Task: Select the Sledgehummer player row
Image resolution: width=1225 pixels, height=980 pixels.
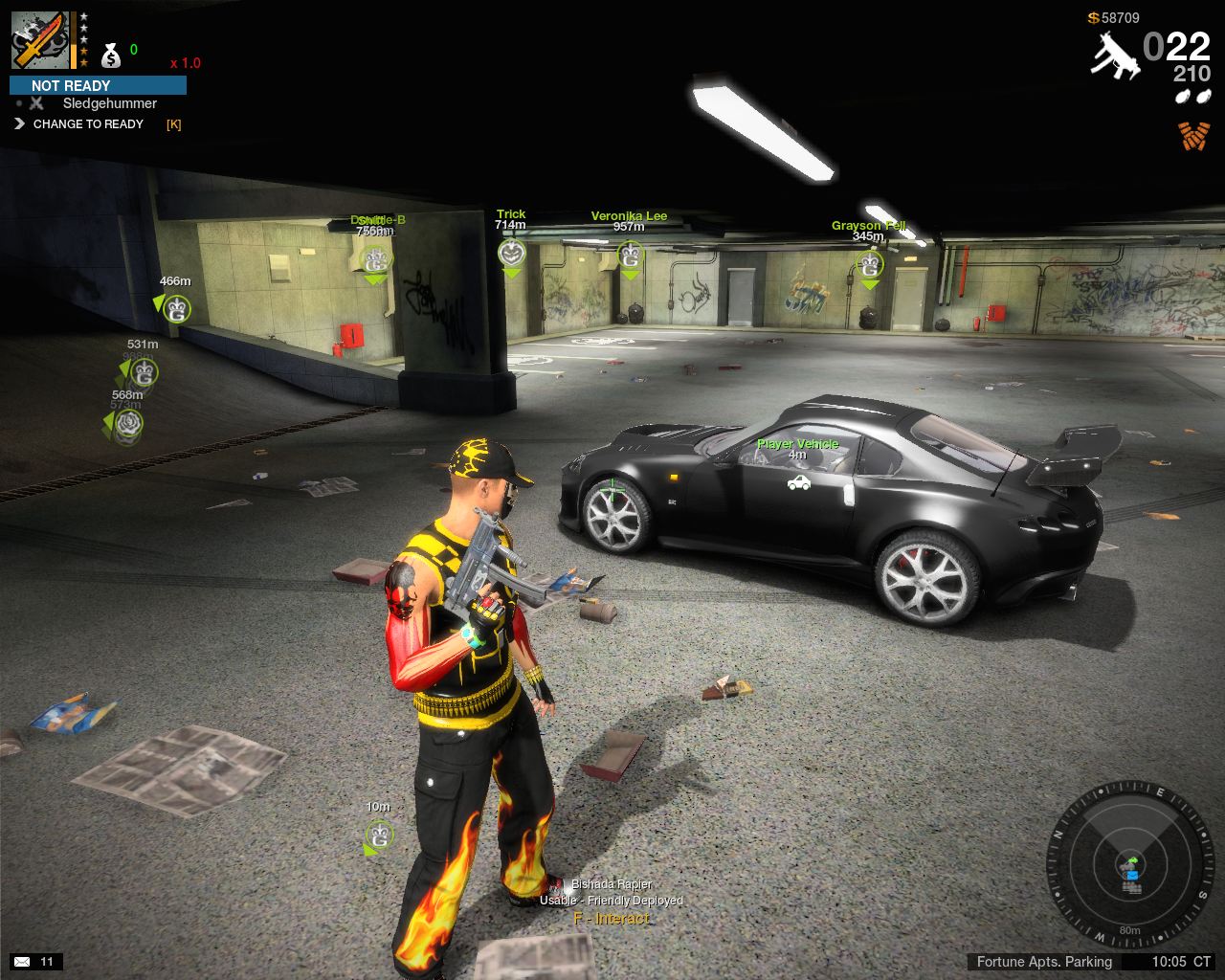Action: [109, 103]
